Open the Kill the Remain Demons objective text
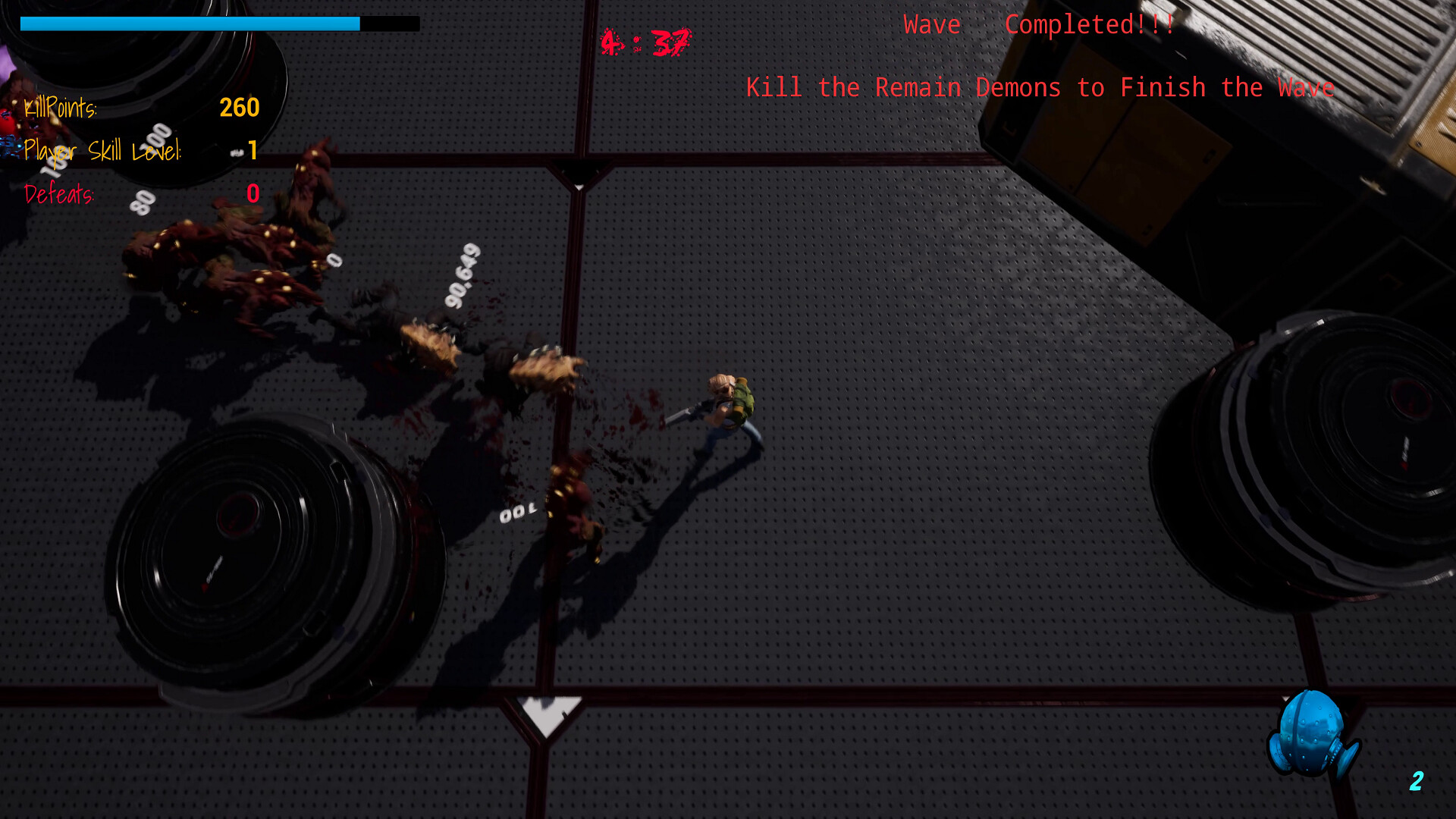 [x=1040, y=87]
